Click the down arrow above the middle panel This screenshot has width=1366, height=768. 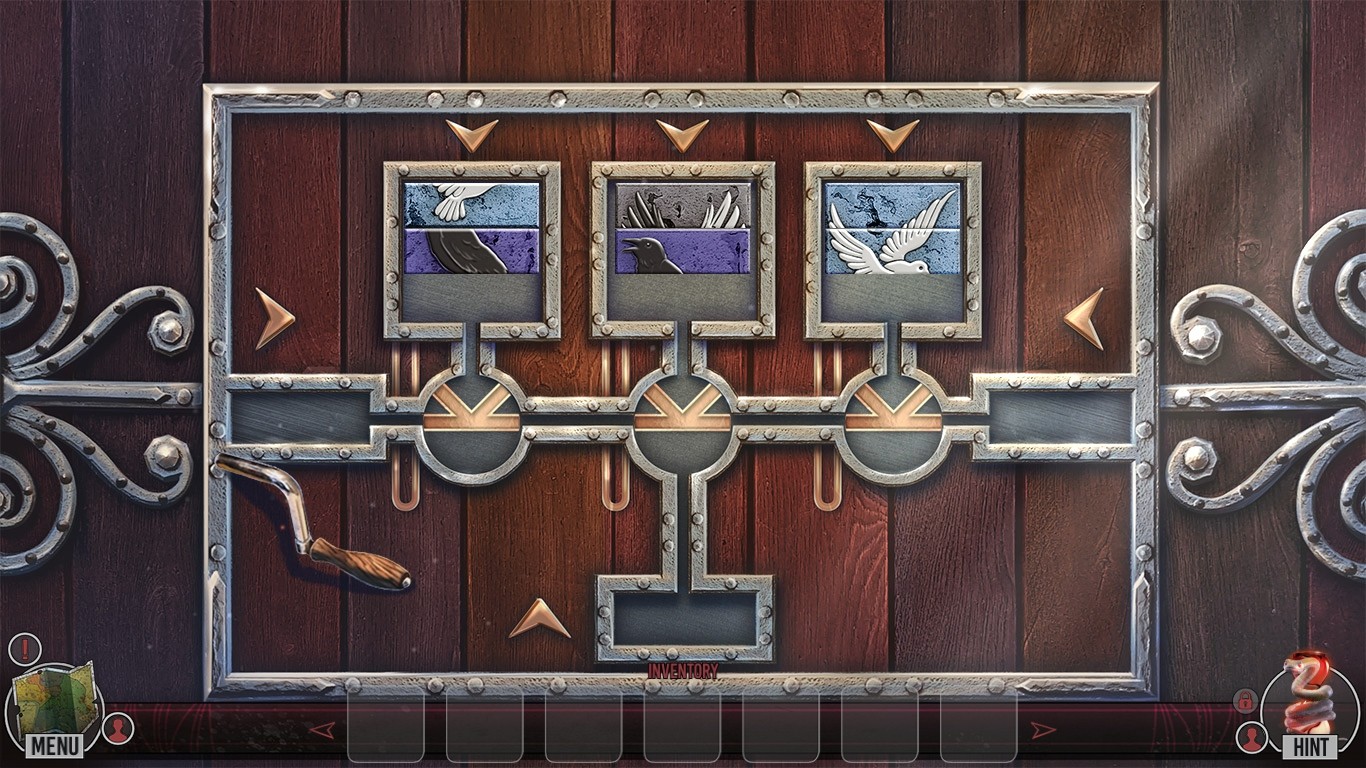point(683,134)
